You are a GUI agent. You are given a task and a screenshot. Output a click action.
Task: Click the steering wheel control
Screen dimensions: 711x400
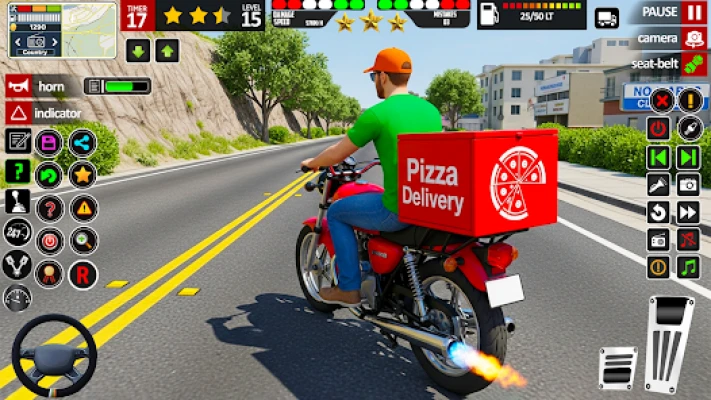(x=54, y=356)
